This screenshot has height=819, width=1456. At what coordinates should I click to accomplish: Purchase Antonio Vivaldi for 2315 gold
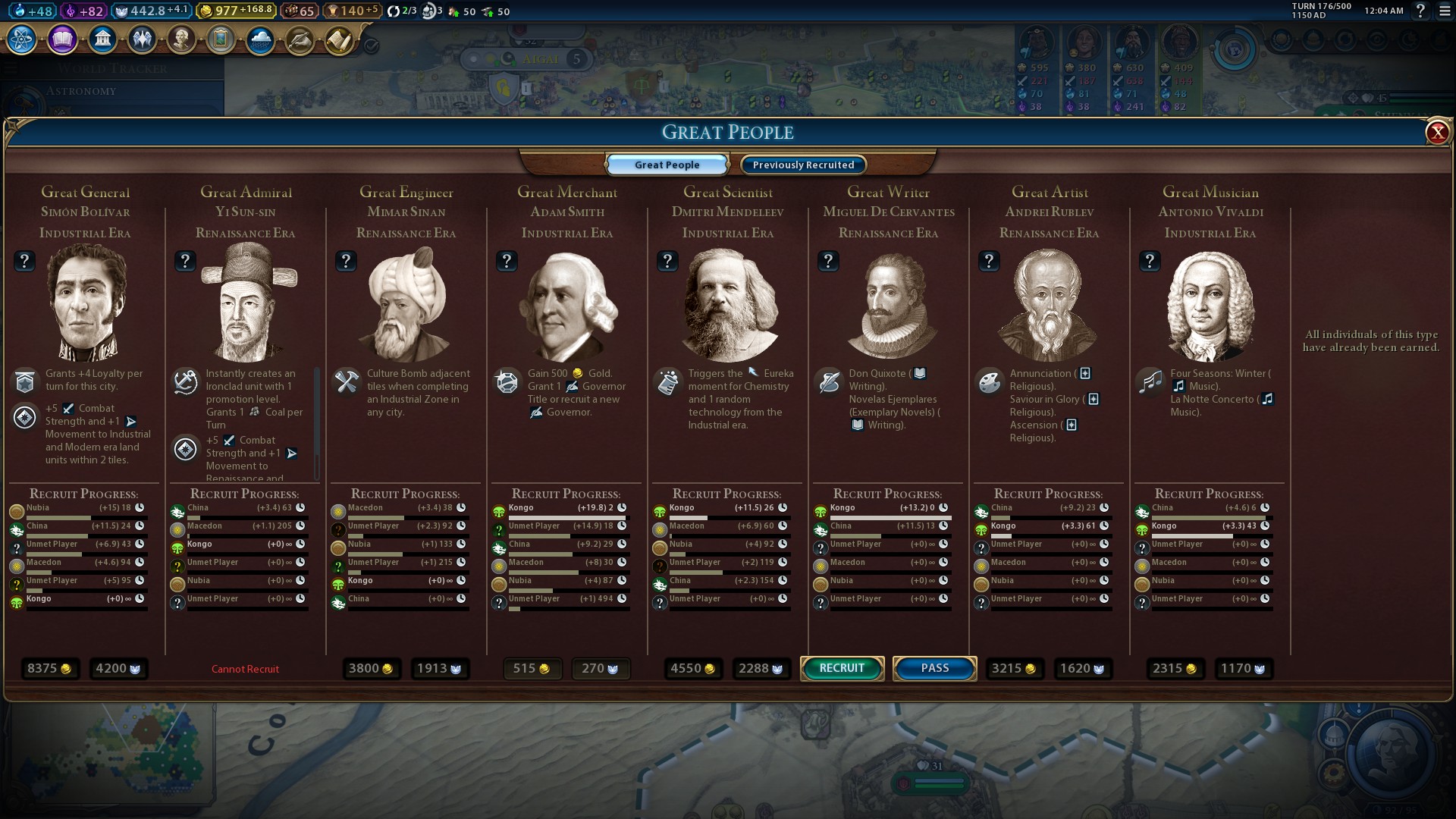tap(1174, 669)
